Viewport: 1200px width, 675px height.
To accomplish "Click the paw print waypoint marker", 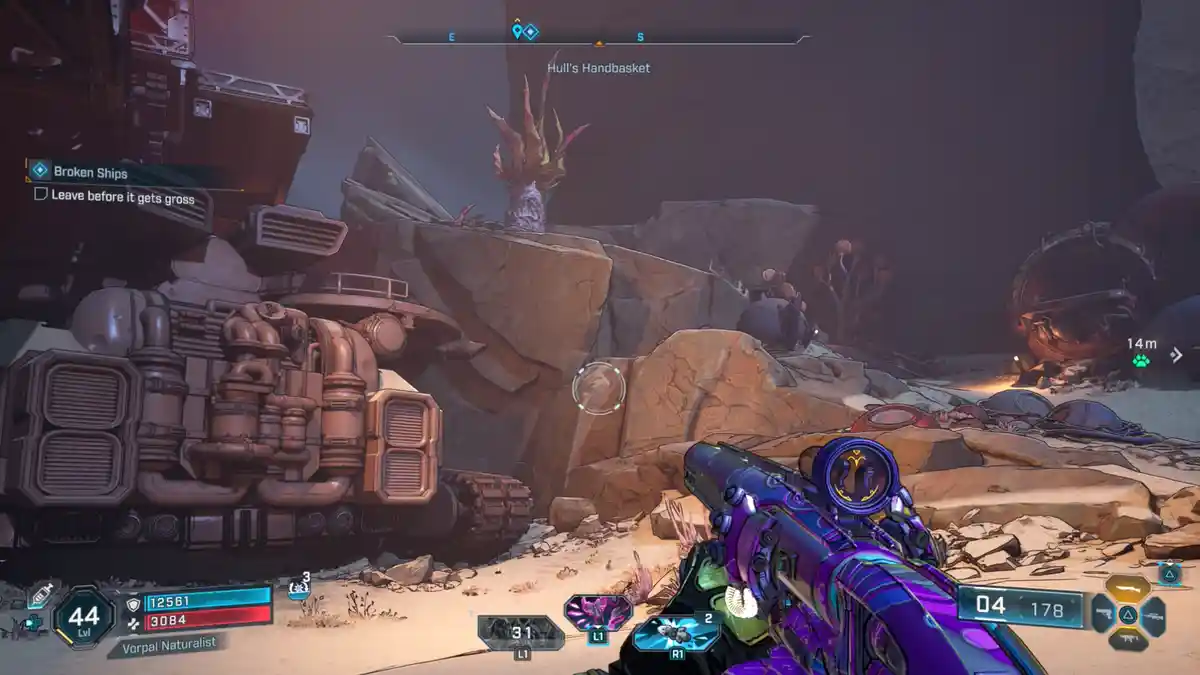I will click(x=1141, y=361).
